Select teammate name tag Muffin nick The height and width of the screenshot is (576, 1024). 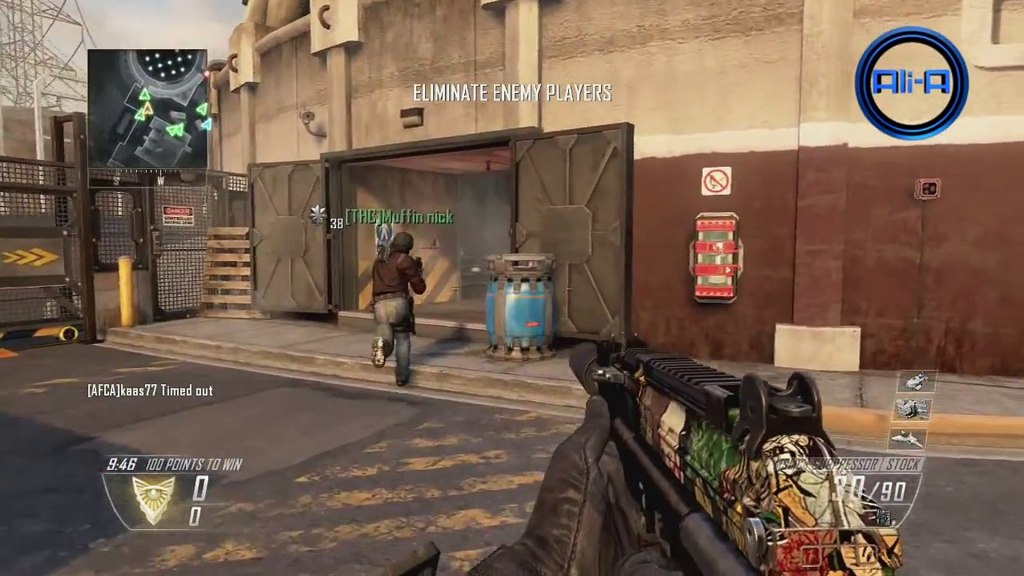(399, 217)
